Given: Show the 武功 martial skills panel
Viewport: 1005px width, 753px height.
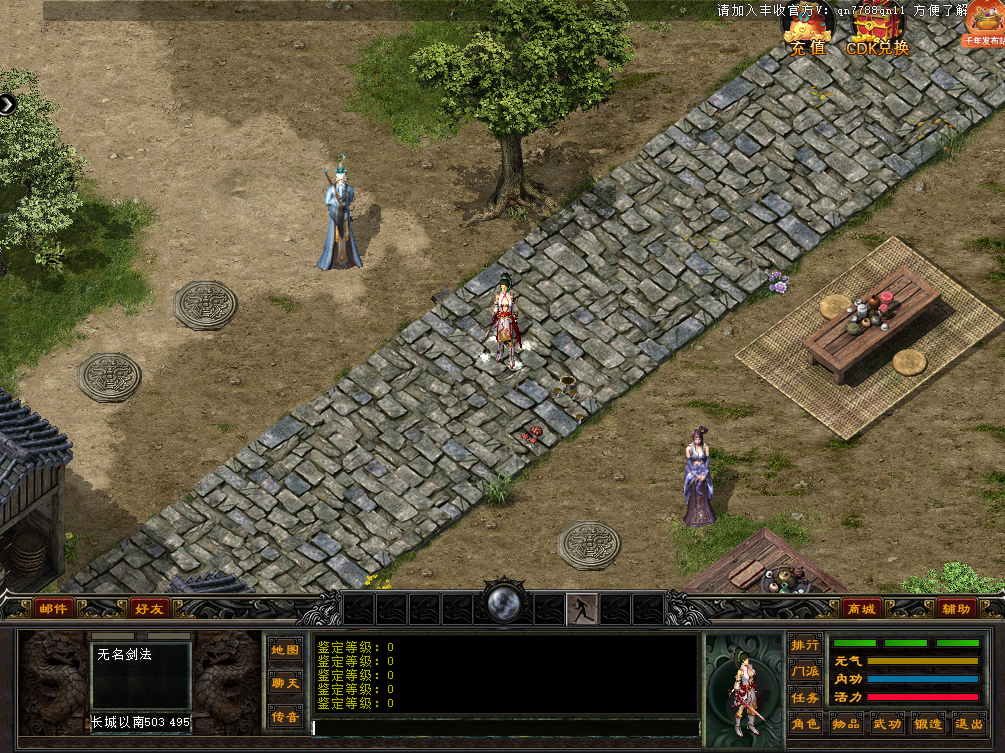Looking at the screenshot, I should [887, 724].
